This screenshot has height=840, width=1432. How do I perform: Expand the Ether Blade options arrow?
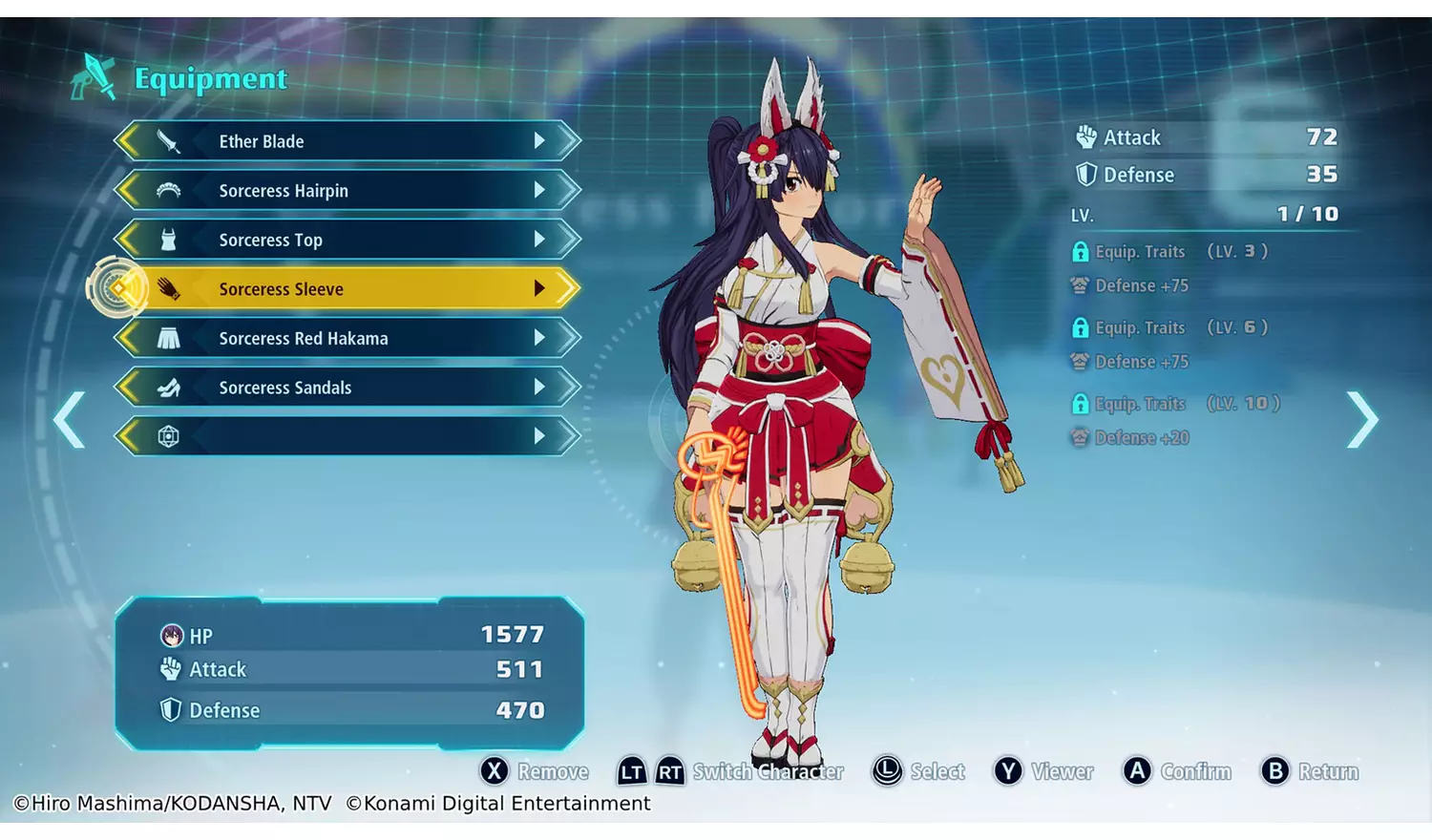(541, 140)
